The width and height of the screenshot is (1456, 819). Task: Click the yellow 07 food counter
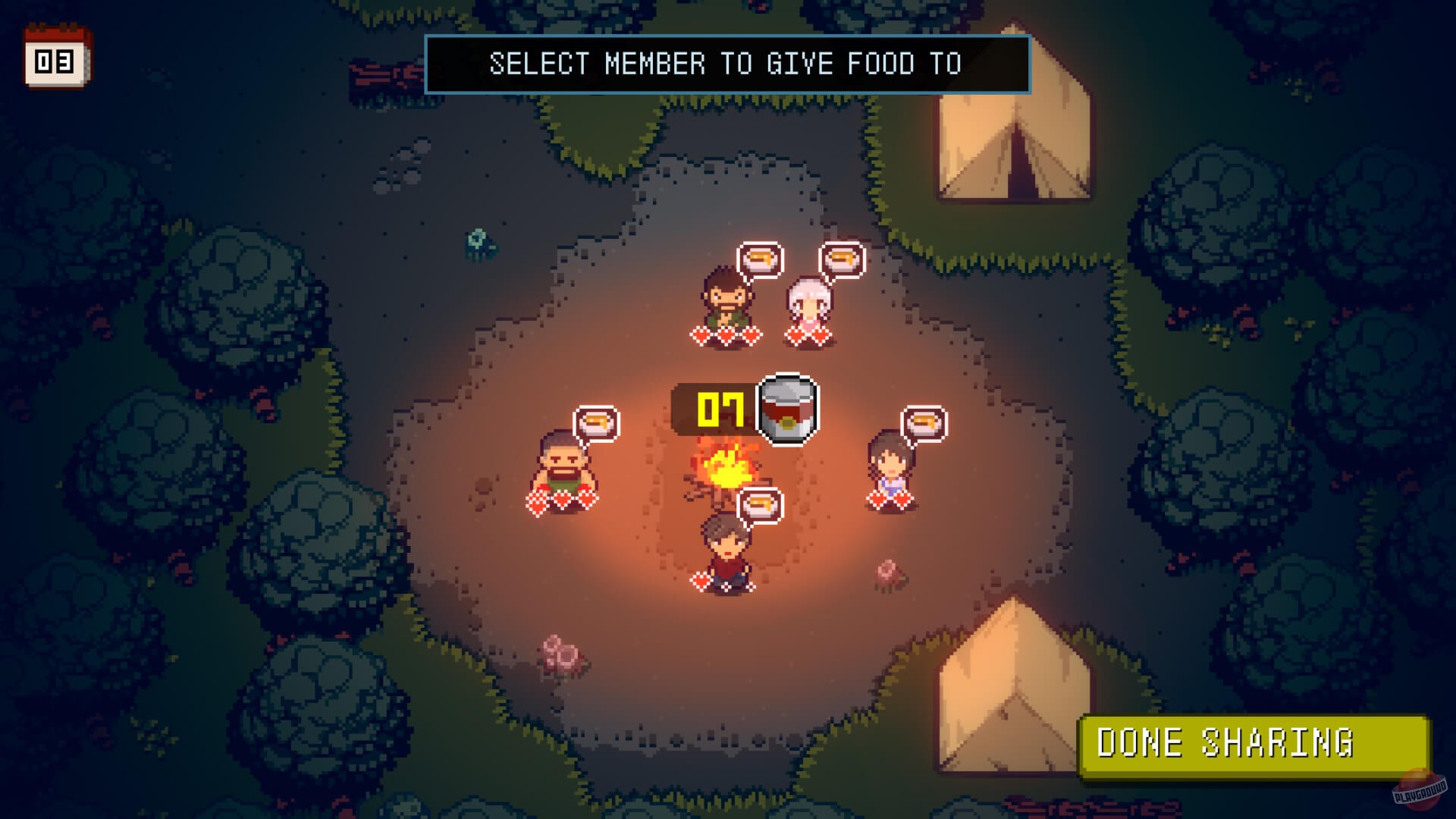pyautogui.click(x=721, y=409)
